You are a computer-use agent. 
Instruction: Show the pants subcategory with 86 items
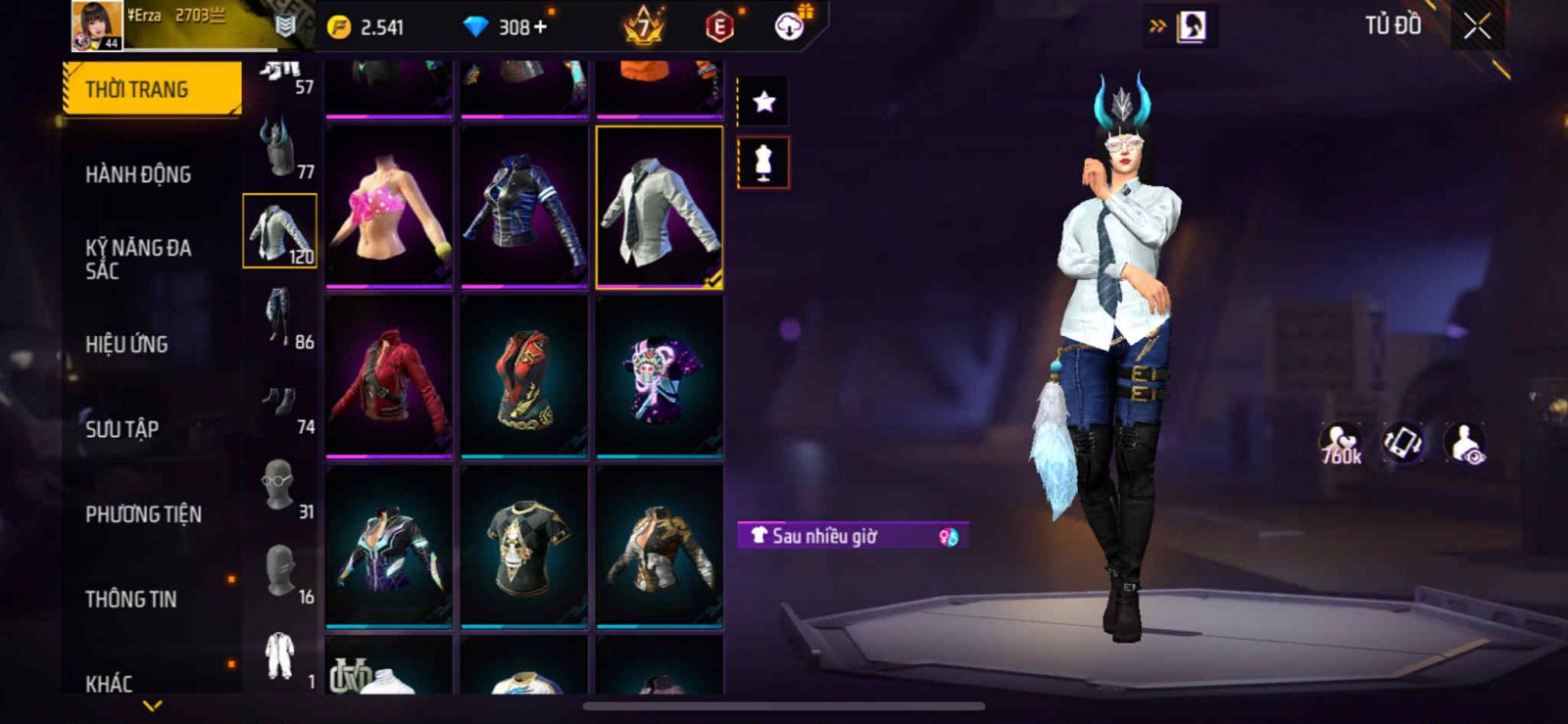[280, 316]
